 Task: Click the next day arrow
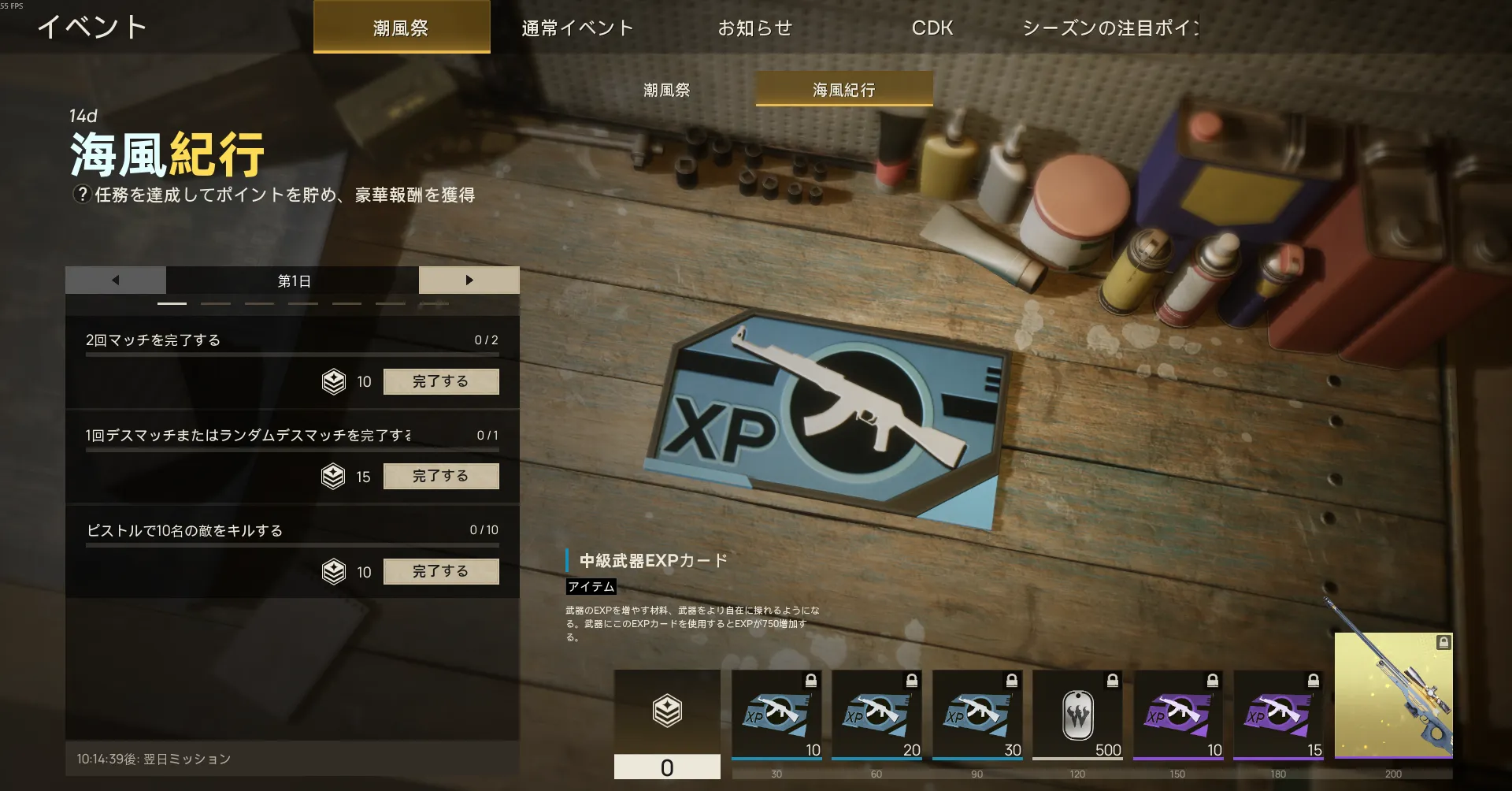469,280
